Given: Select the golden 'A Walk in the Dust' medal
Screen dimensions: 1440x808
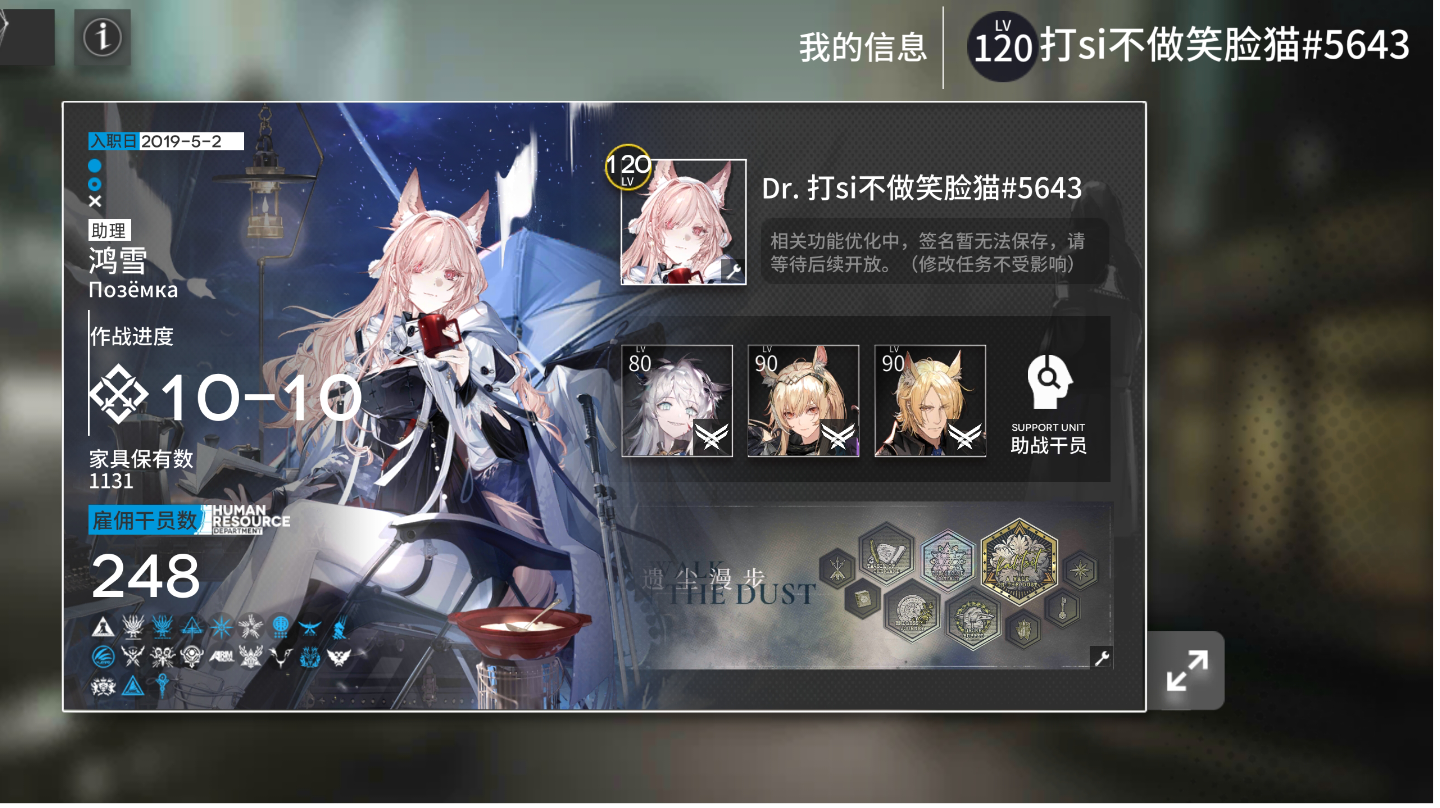Looking at the screenshot, I should (x=1018, y=566).
